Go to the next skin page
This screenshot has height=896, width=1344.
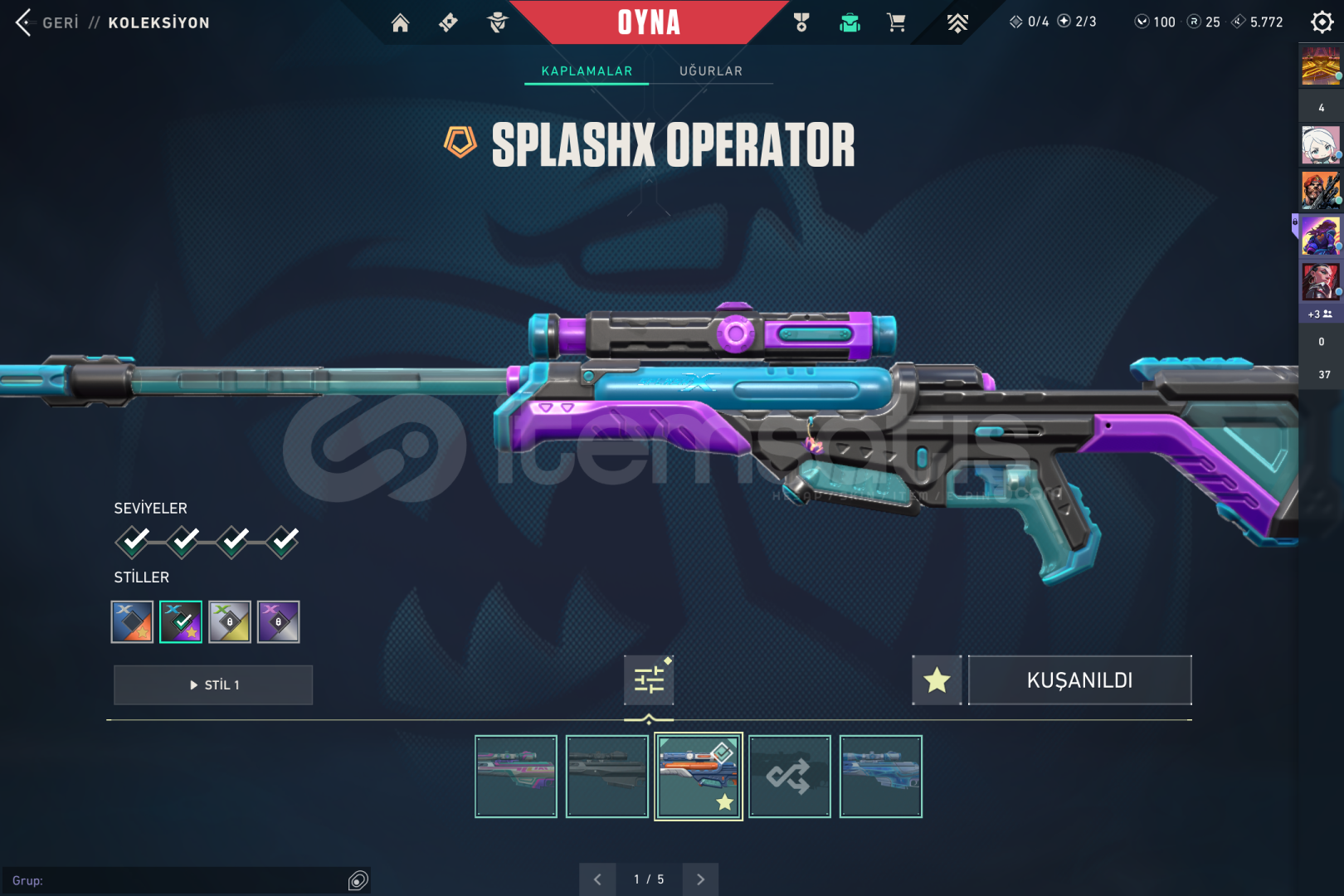tap(700, 879)
